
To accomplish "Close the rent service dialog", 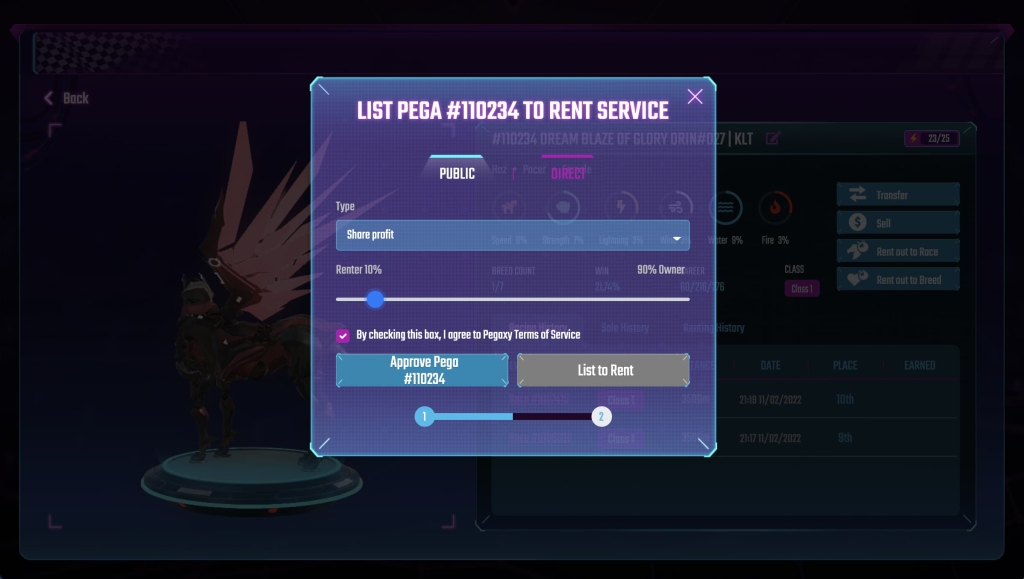I will coord(695,96).
